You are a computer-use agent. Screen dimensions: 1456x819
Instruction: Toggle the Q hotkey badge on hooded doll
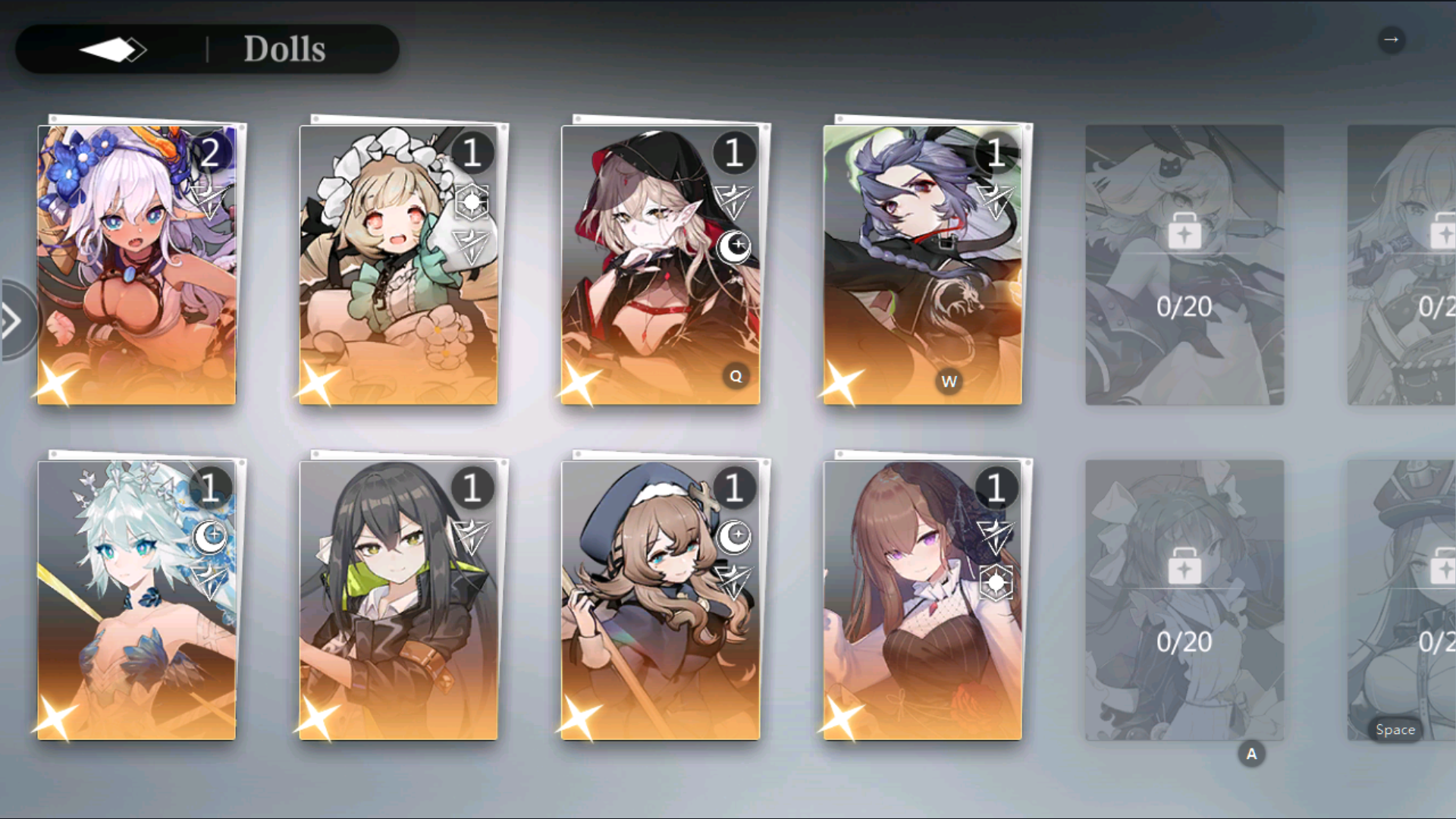pyautogui.click(x=735, y=375)
